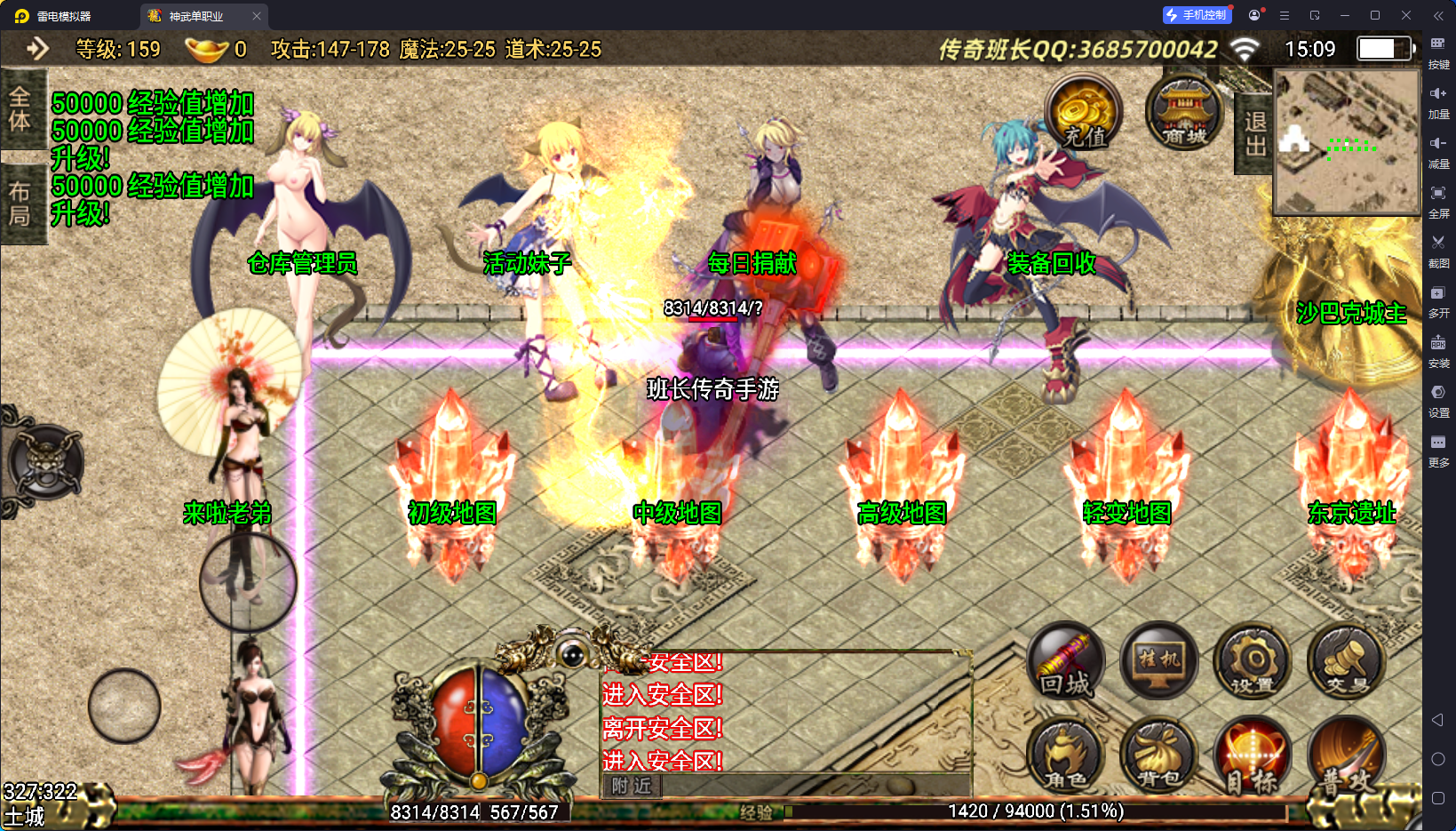Click the beast-head round button on left edge
This screenshot has width=1456, height=831.
pos(46,461)
